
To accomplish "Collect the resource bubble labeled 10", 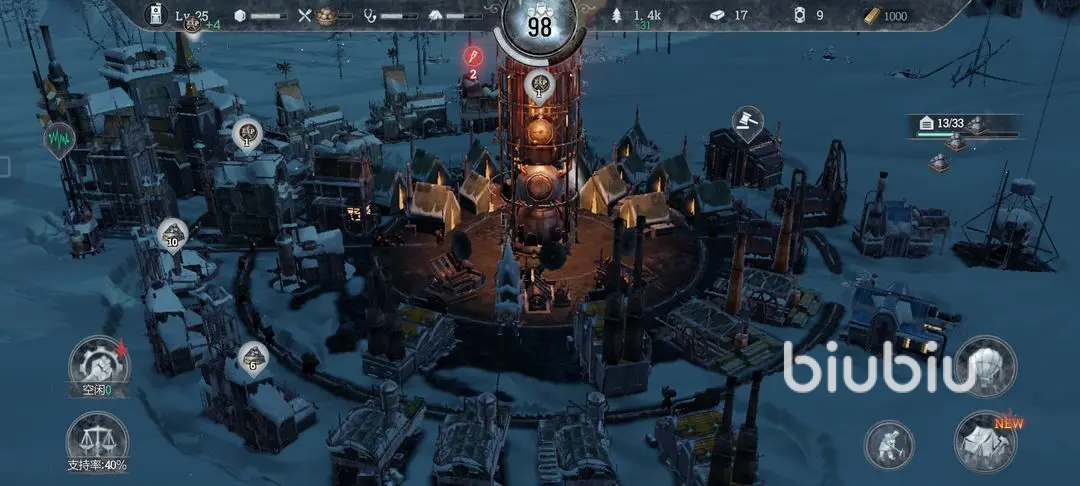I will click(172, 236).
